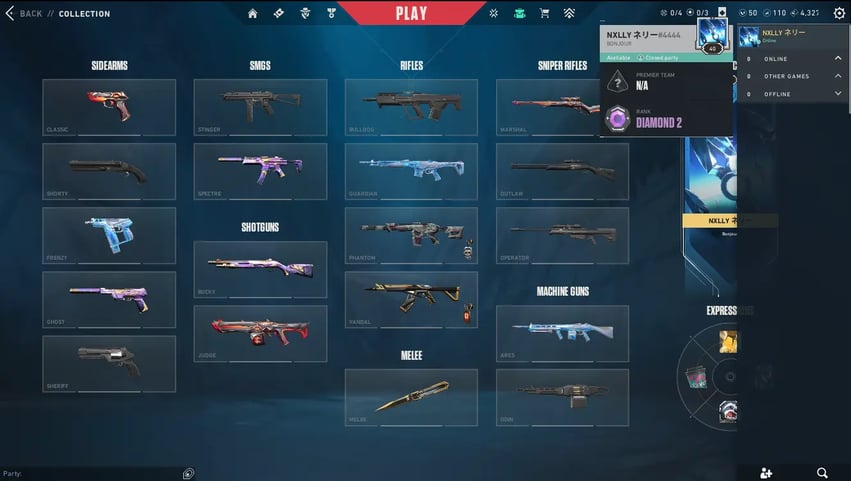Click the add friend icon

click(766, 472)
